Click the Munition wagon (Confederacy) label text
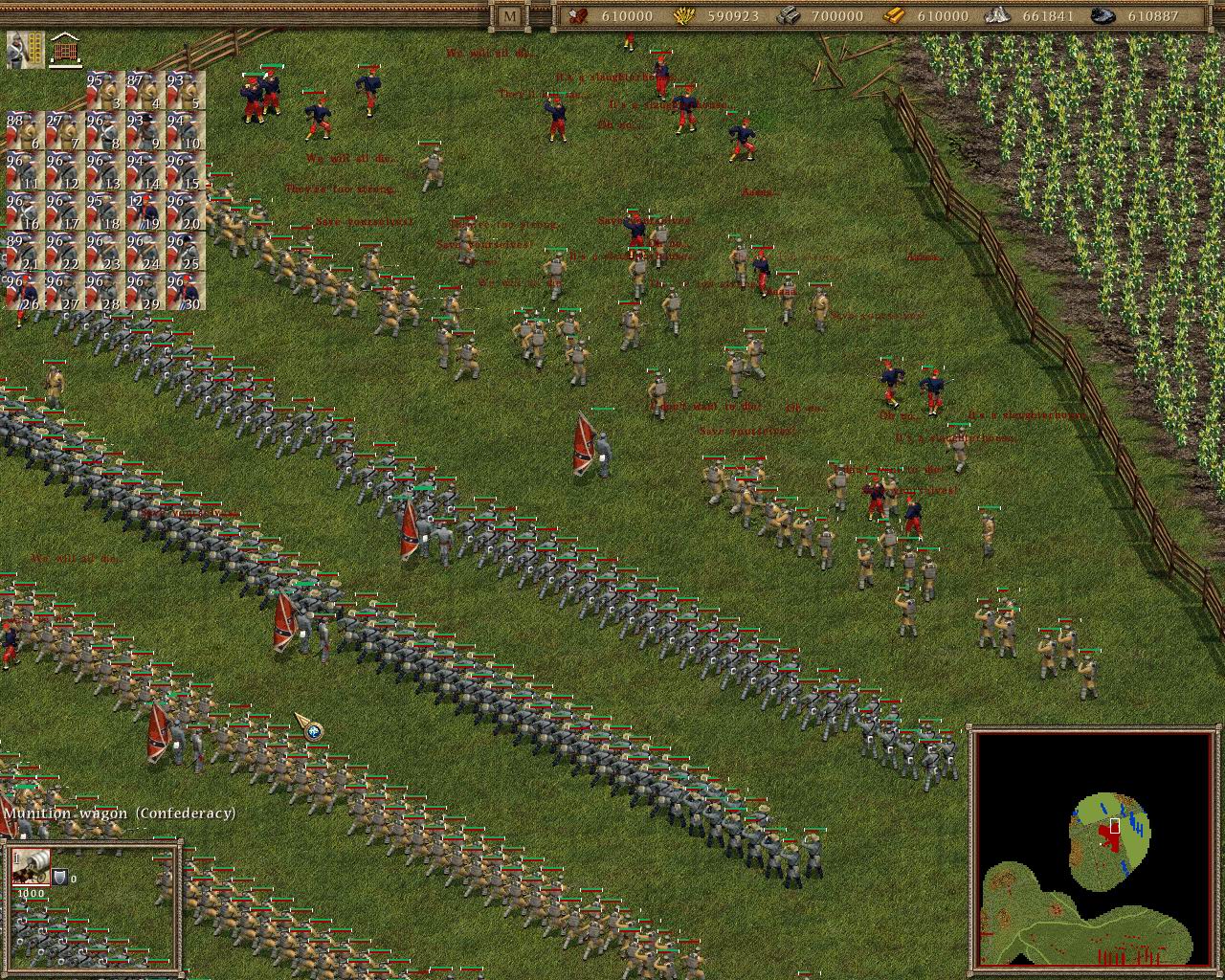This screenshot has width=1225, height=980. click(120, 813)
